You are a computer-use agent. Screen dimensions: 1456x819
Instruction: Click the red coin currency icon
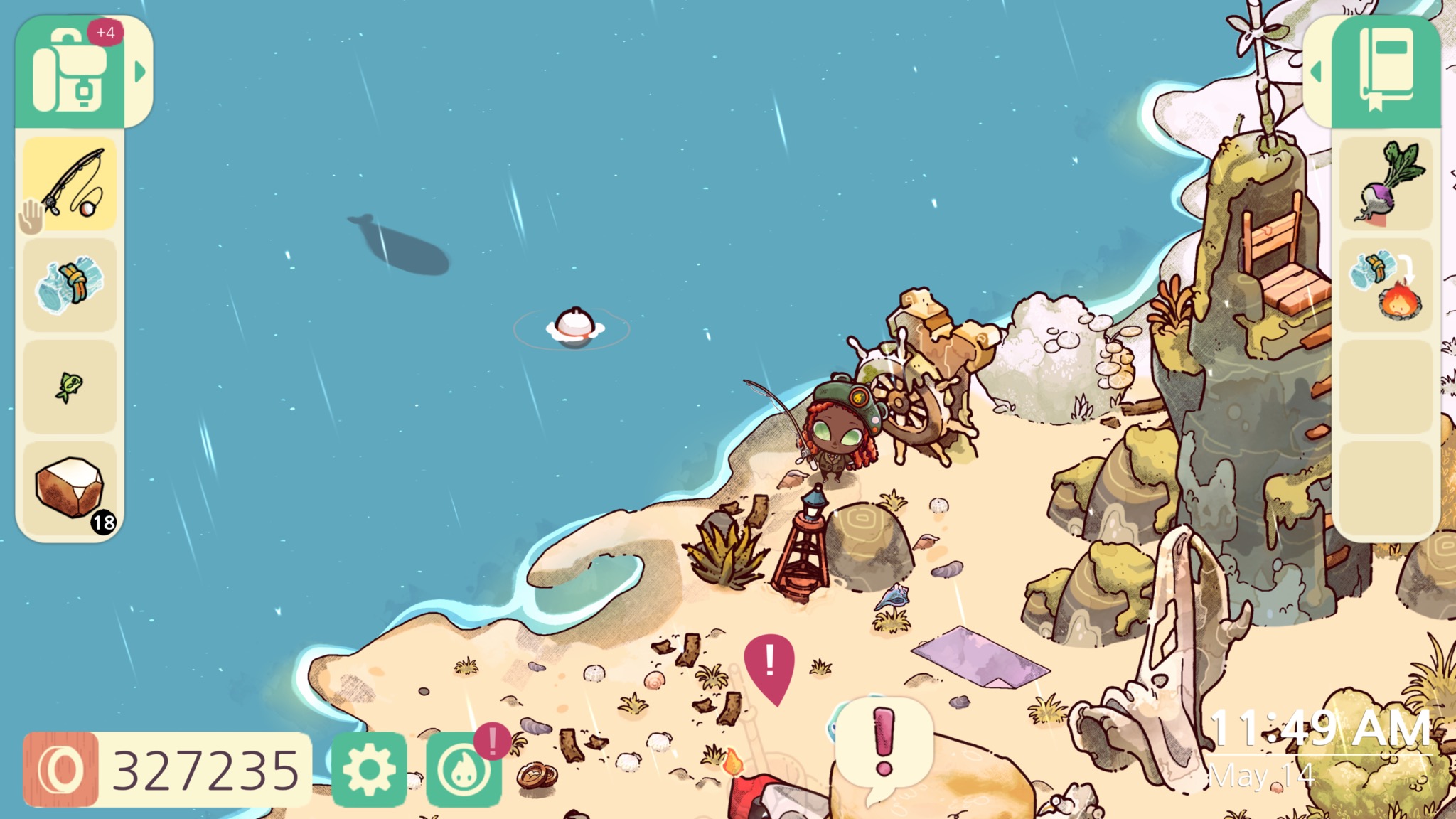pyautogui.click(x=60, y=770)
